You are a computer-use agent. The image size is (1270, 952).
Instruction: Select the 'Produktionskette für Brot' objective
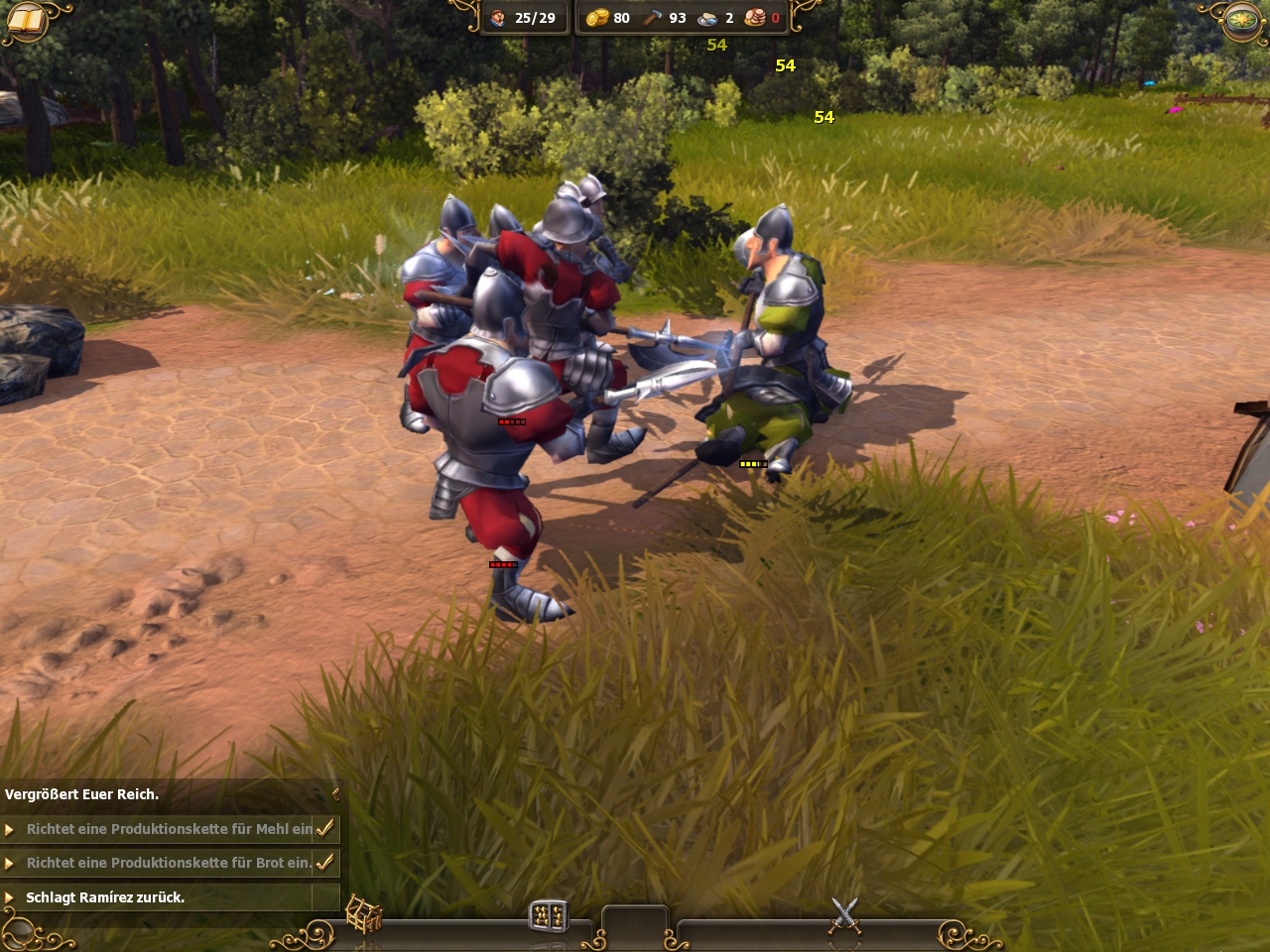tap(169, 863)
